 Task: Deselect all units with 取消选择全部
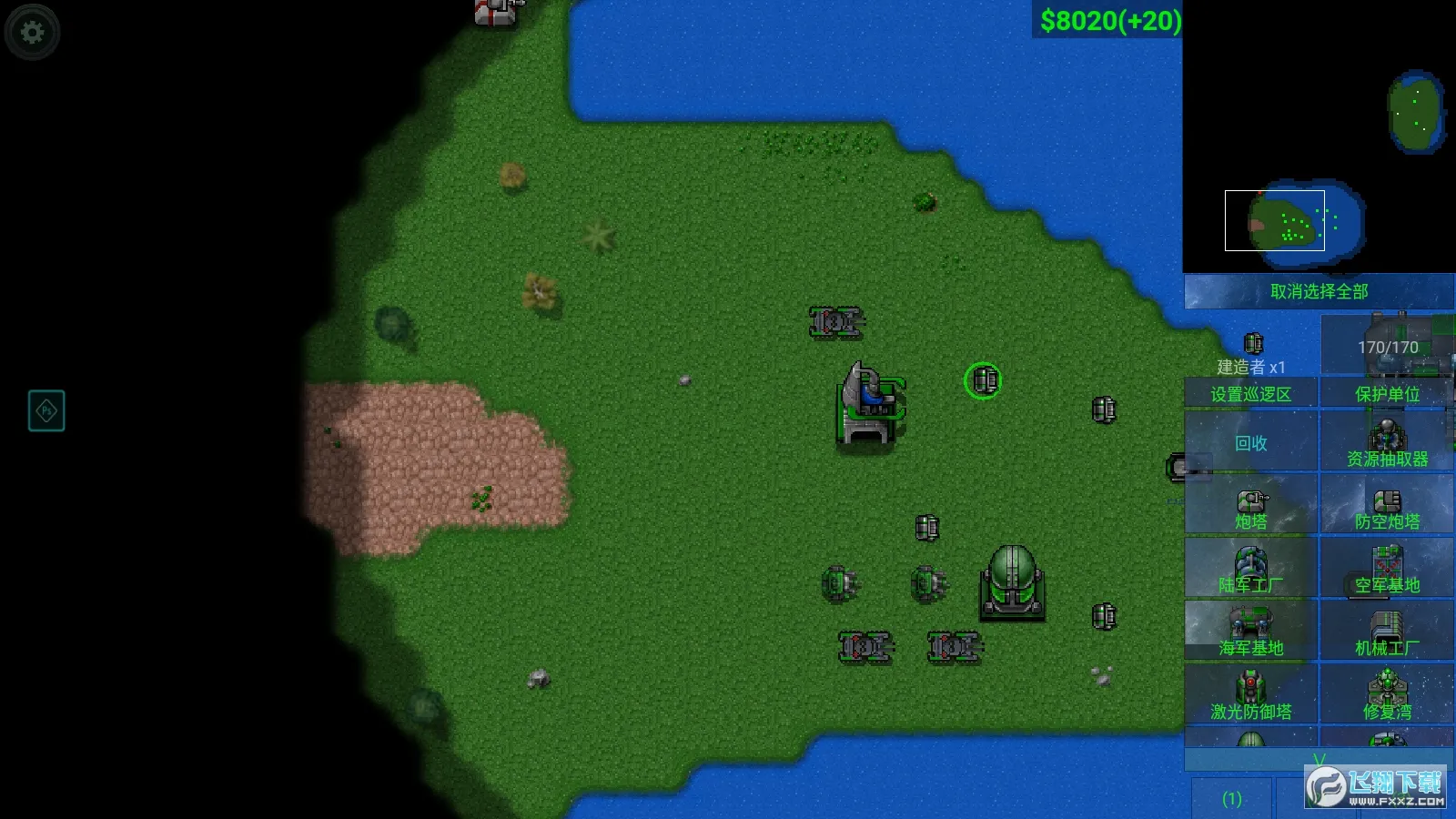tap(1319, 292)
